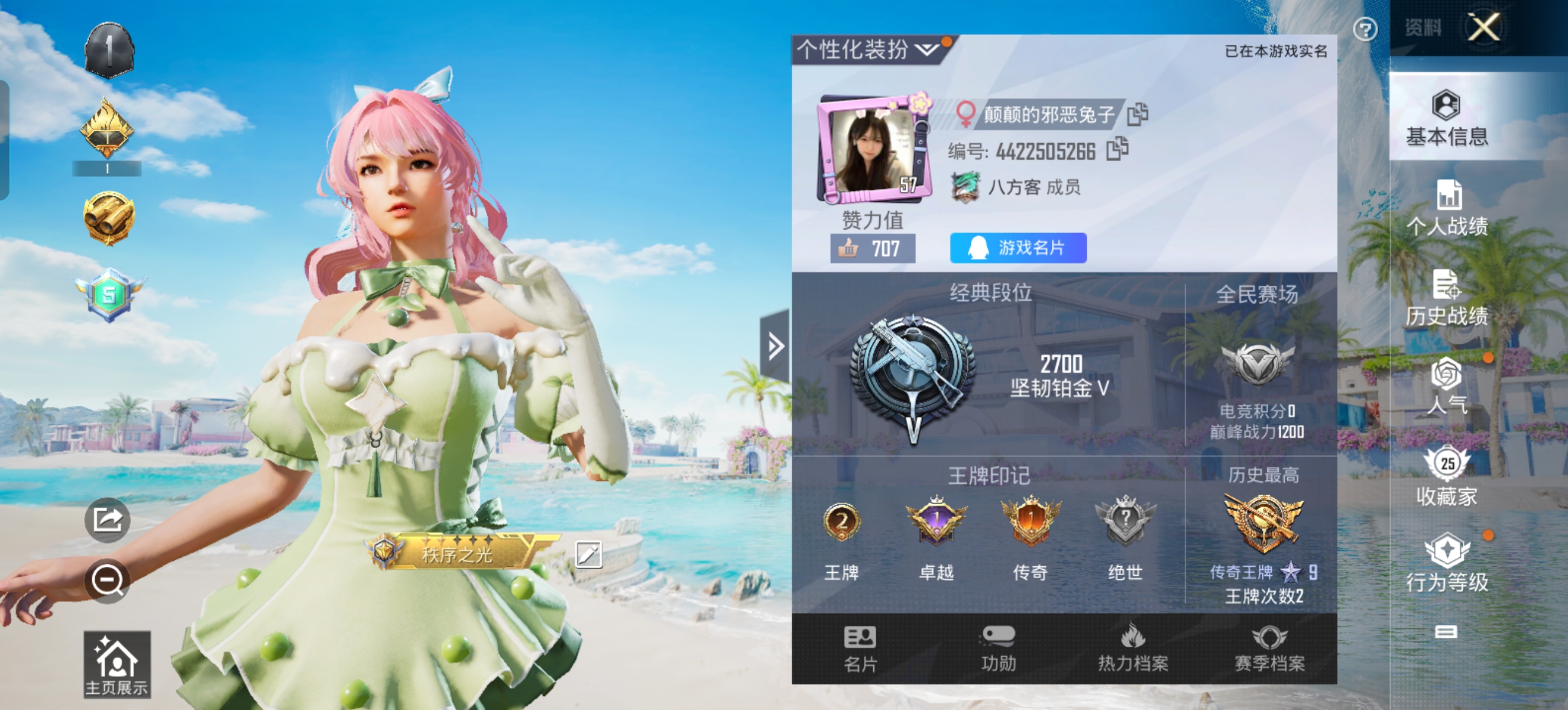Open the 热力档案 section
Image resolution: width=1568 pixels, height=710 pixels.
pos(1133,649)
